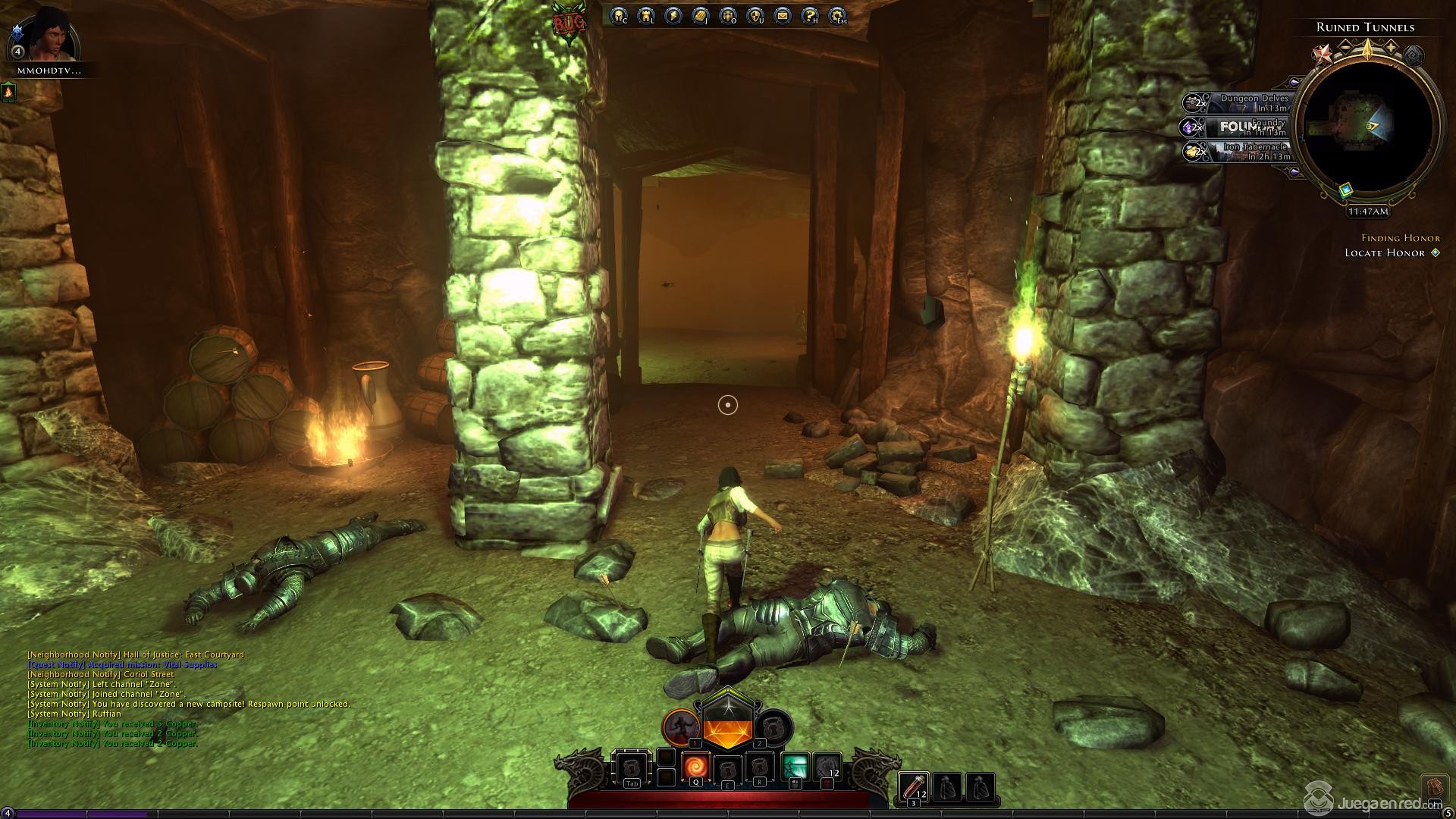Open the character sheet helmet icon
The height and width of the screenshot is (819, 1456).
click(618, 15)
